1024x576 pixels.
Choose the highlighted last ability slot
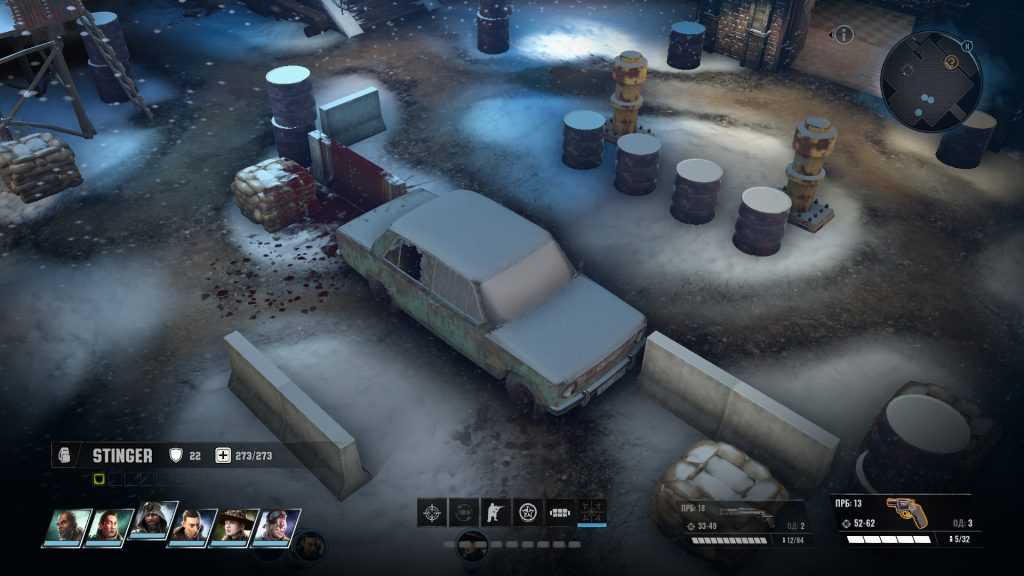point(592,512)
